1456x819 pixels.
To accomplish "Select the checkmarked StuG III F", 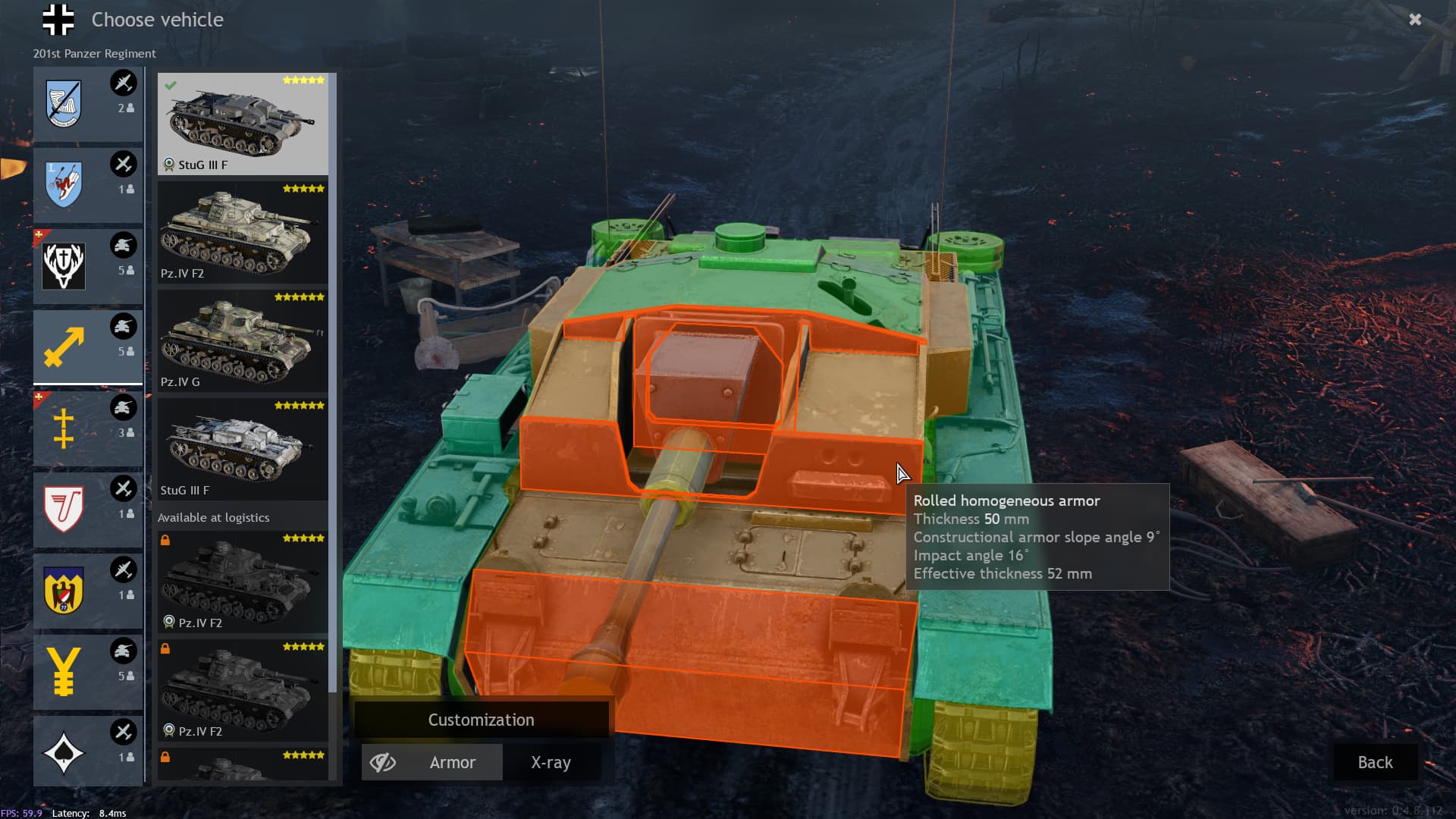I will 243,123.
